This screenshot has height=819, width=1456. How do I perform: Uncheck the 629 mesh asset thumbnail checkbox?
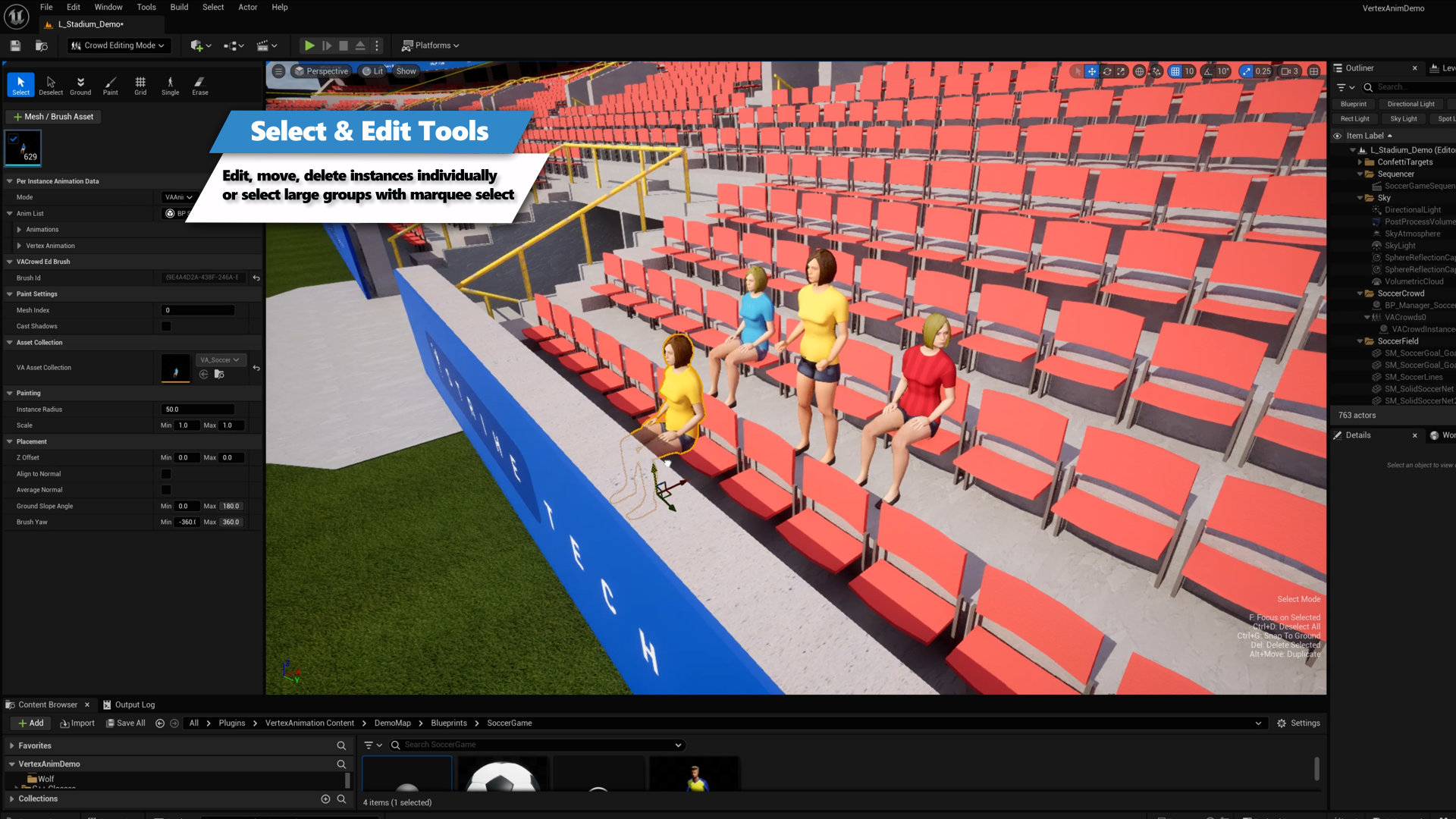click(12, 137)
